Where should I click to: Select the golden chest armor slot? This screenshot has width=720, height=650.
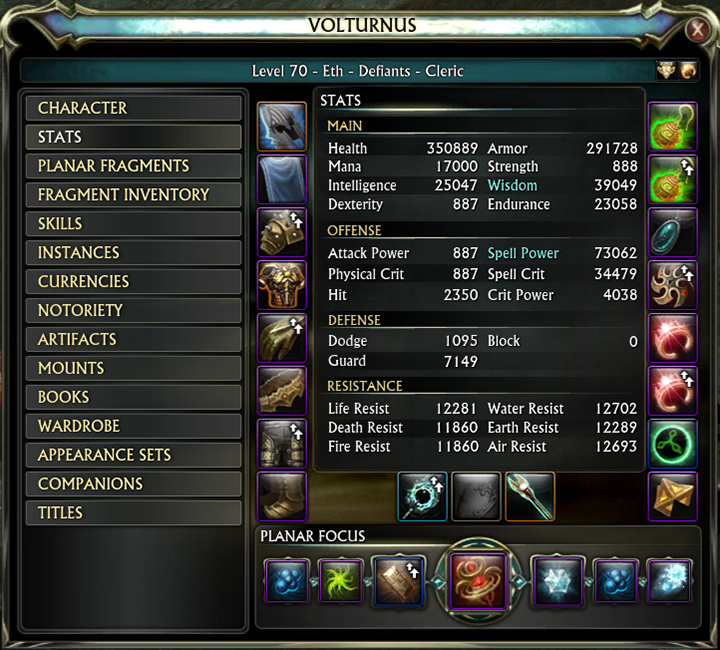281,285
